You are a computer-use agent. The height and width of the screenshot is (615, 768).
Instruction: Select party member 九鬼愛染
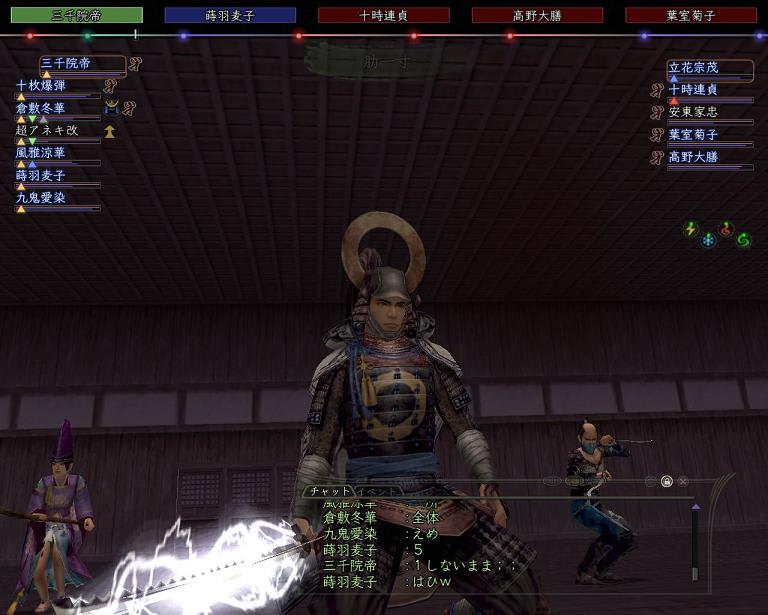tap(41, 198)
